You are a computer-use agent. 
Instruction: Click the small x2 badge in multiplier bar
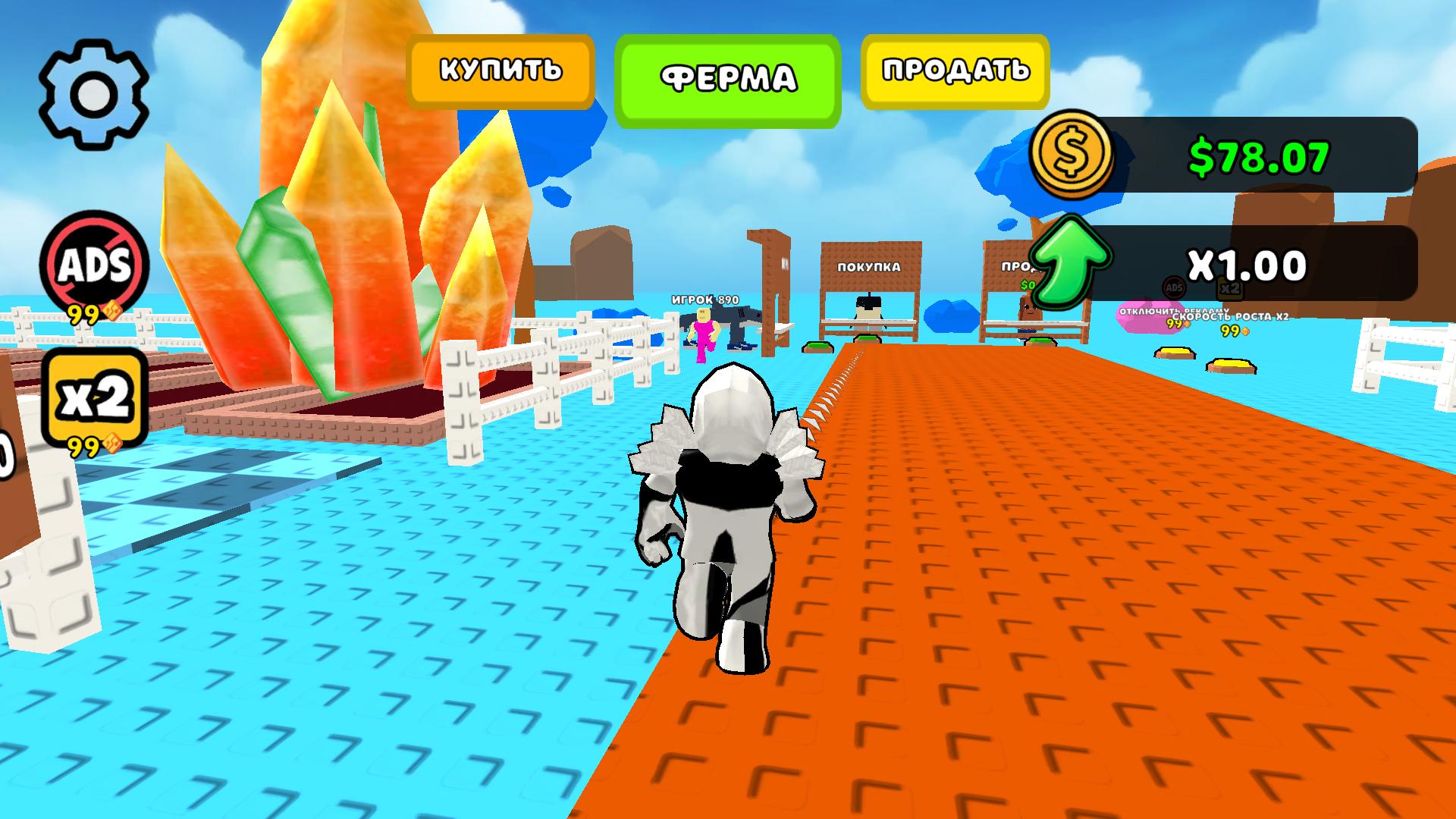pyautogui.click(x=1229, y=287)
